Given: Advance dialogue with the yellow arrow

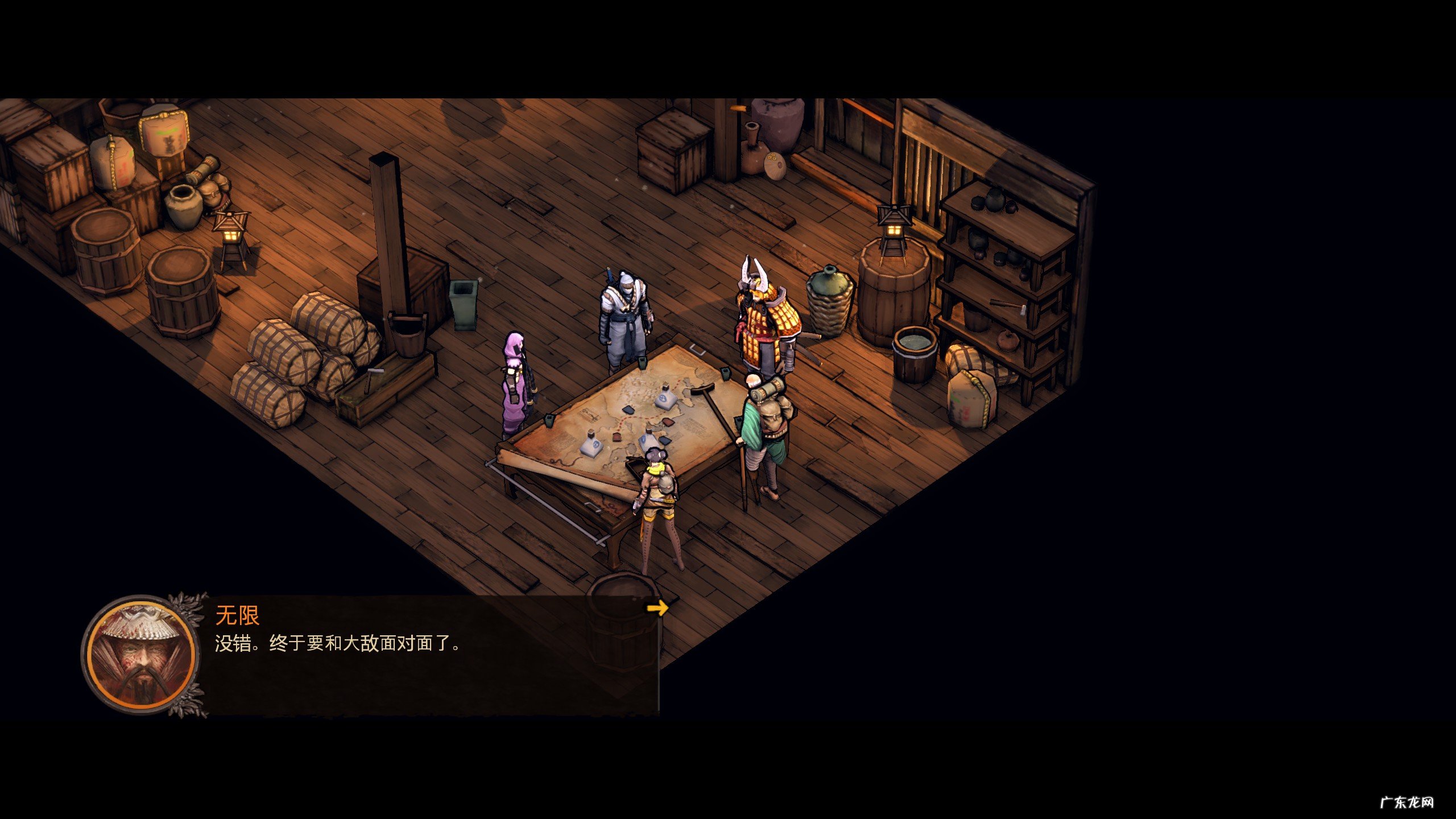Looking at the screenshot, I should (x=657, y=608).
